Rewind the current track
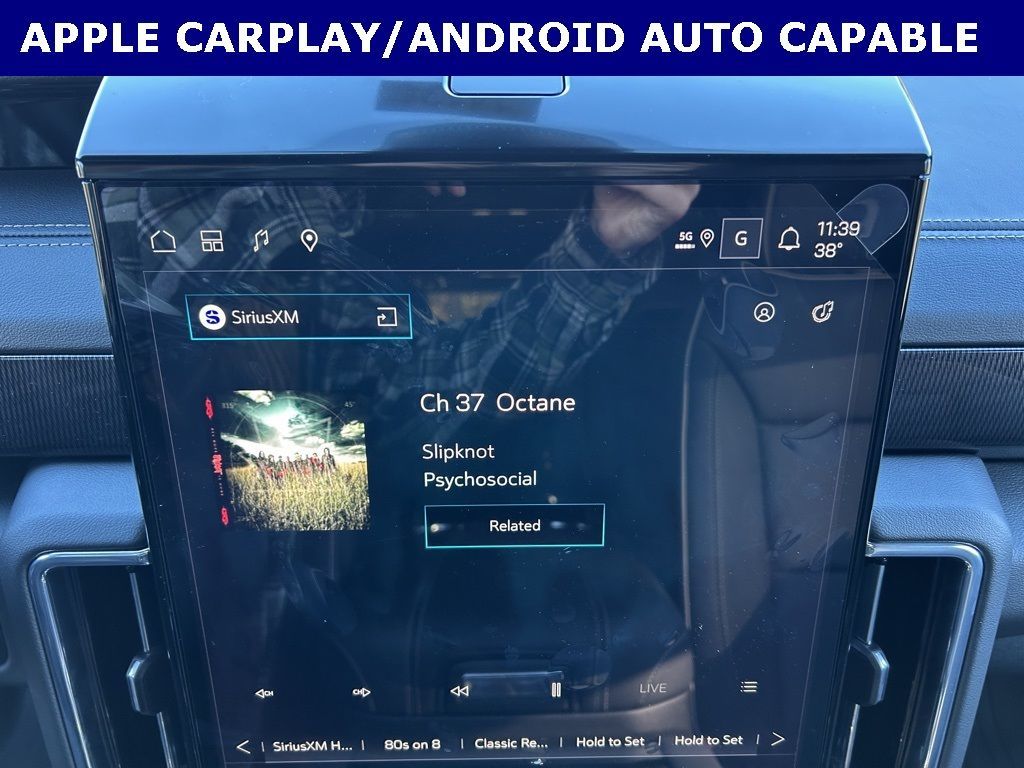 pyautogui.click(x=459, y=691)
